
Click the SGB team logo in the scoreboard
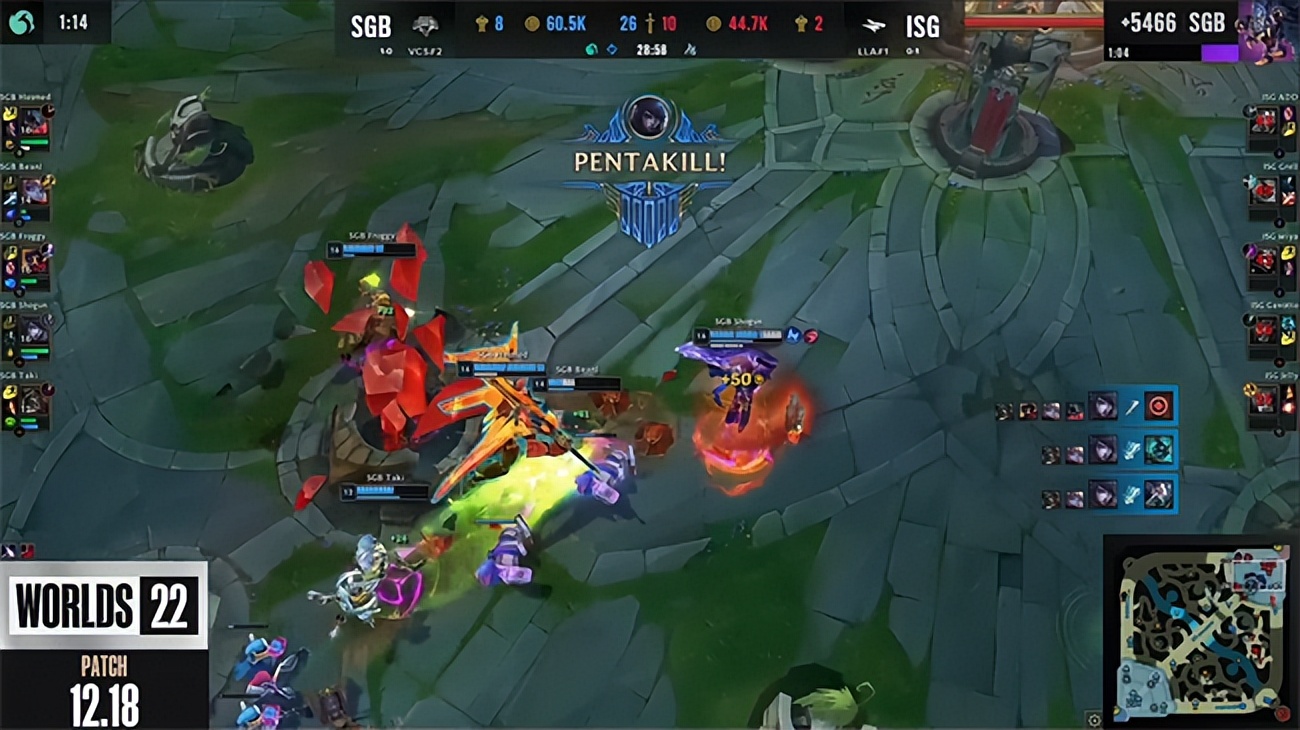(425, 25)
